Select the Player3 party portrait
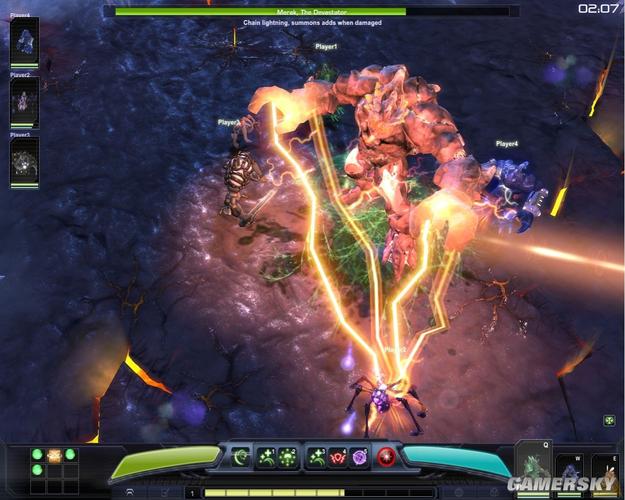Image resolution: width=625 pixels, height=500 pixels. pos(24,161)
